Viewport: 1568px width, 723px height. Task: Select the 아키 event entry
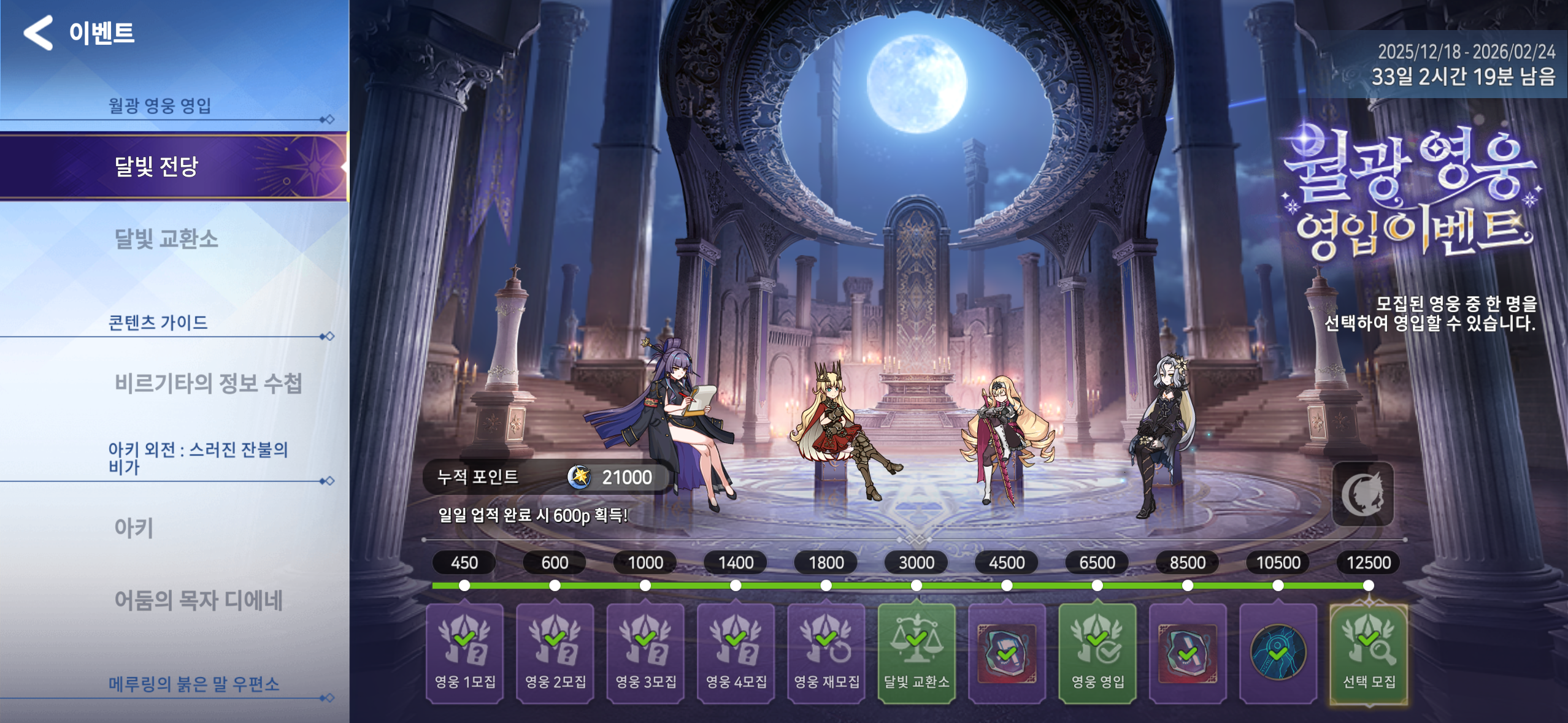134,528
